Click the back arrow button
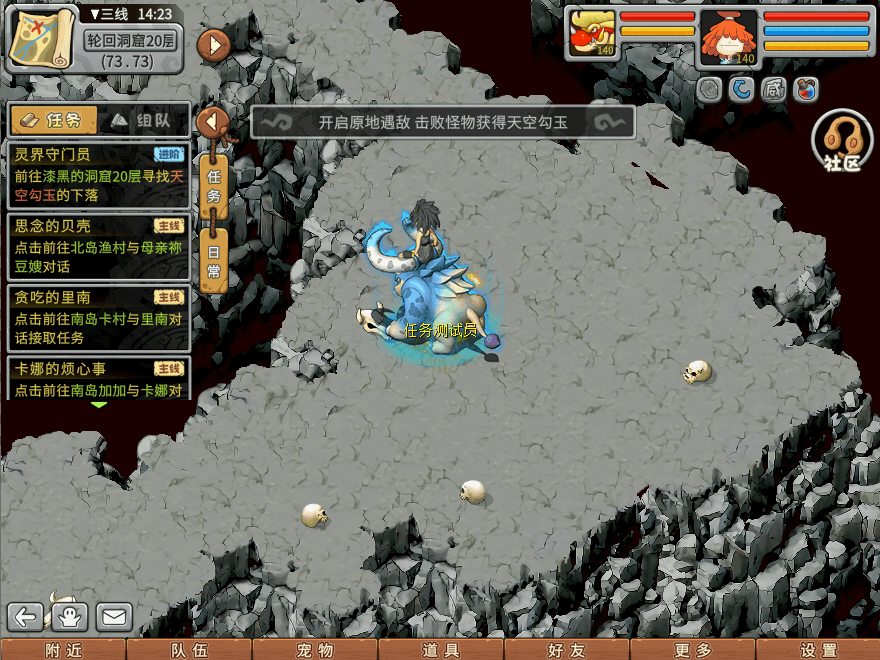This screenshot has width=880, height=660. tap(27, 617)
